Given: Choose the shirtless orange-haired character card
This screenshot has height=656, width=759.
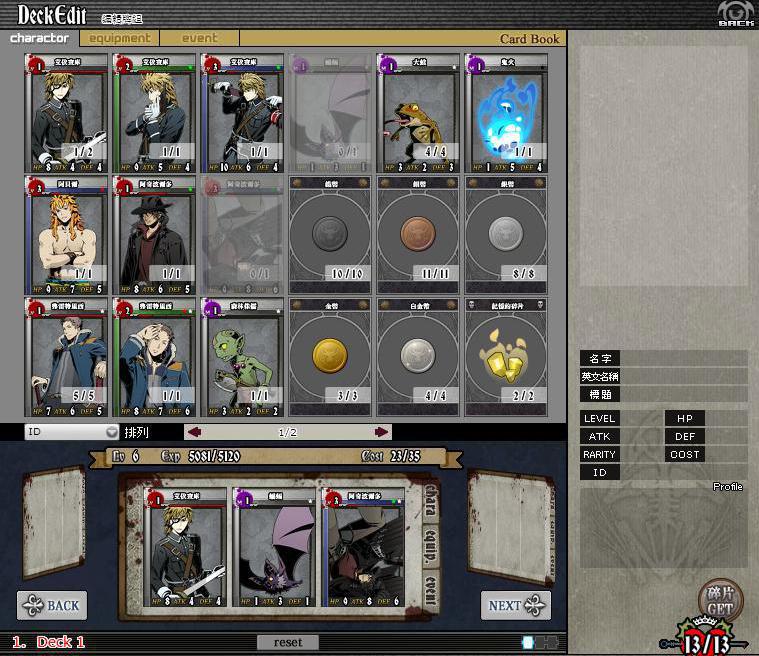Looking at the screenshot, I should (x=66, y=236).
